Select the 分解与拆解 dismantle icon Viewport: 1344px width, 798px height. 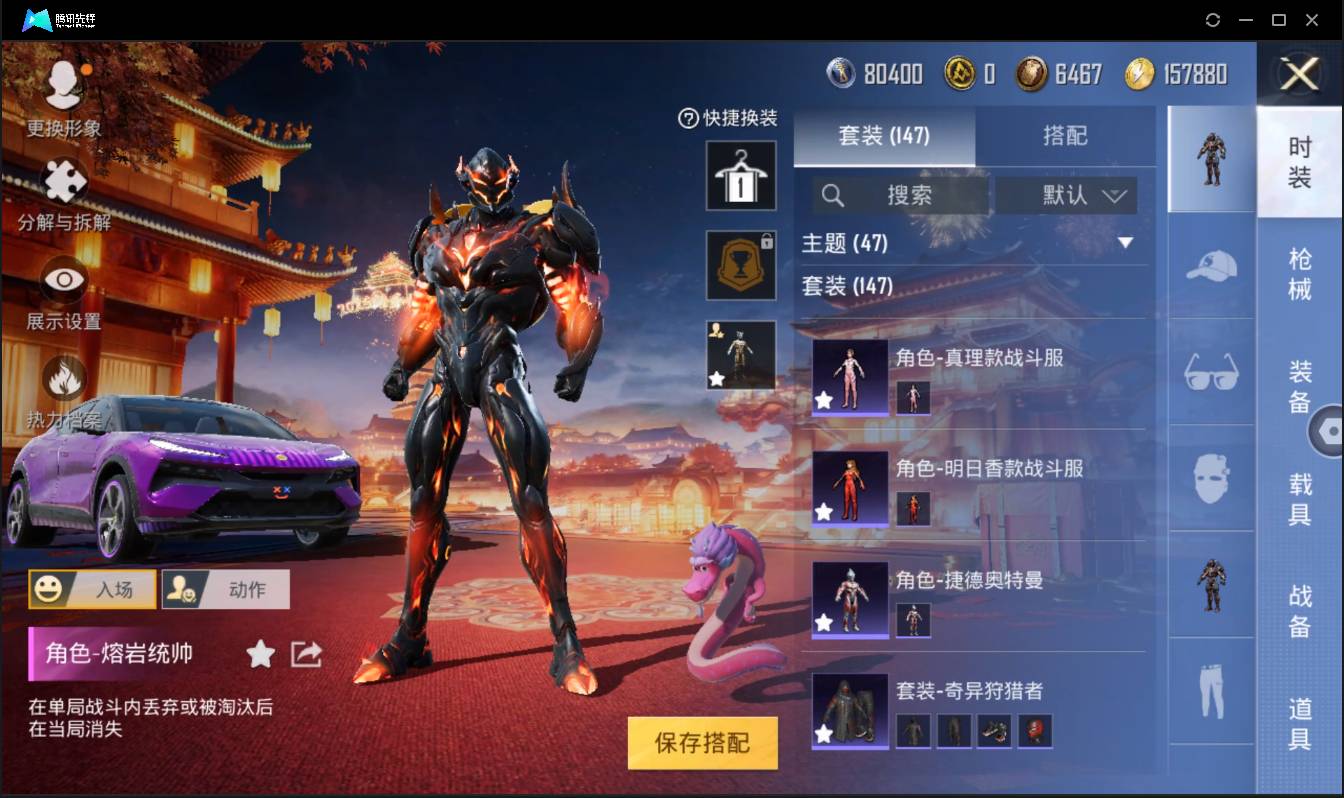pos(62,185)
